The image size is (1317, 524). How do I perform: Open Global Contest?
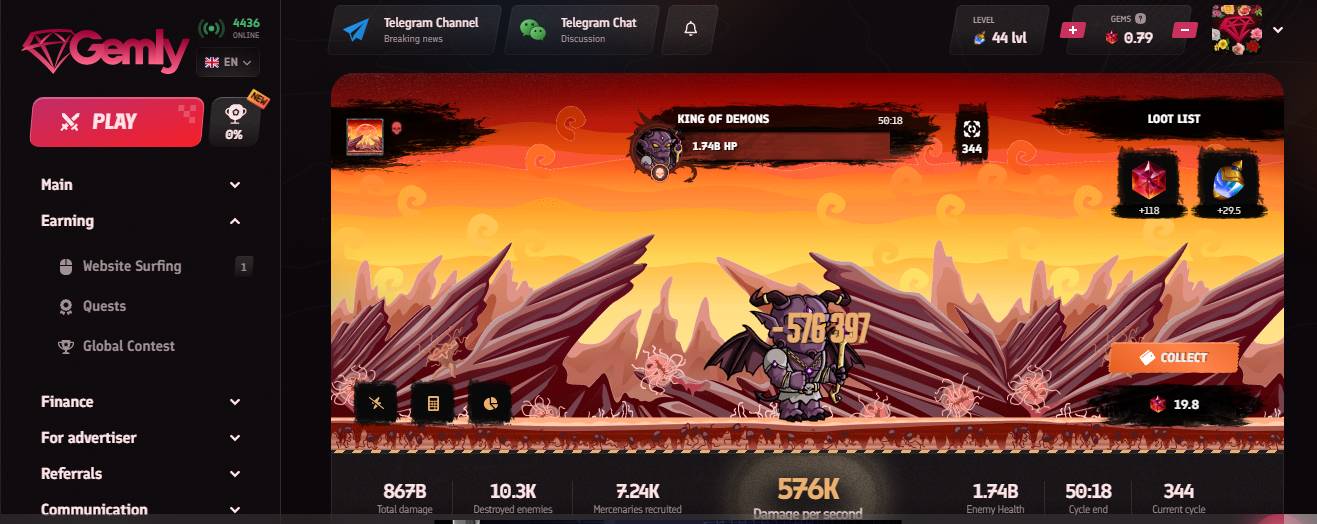click(x=128, y=346)
